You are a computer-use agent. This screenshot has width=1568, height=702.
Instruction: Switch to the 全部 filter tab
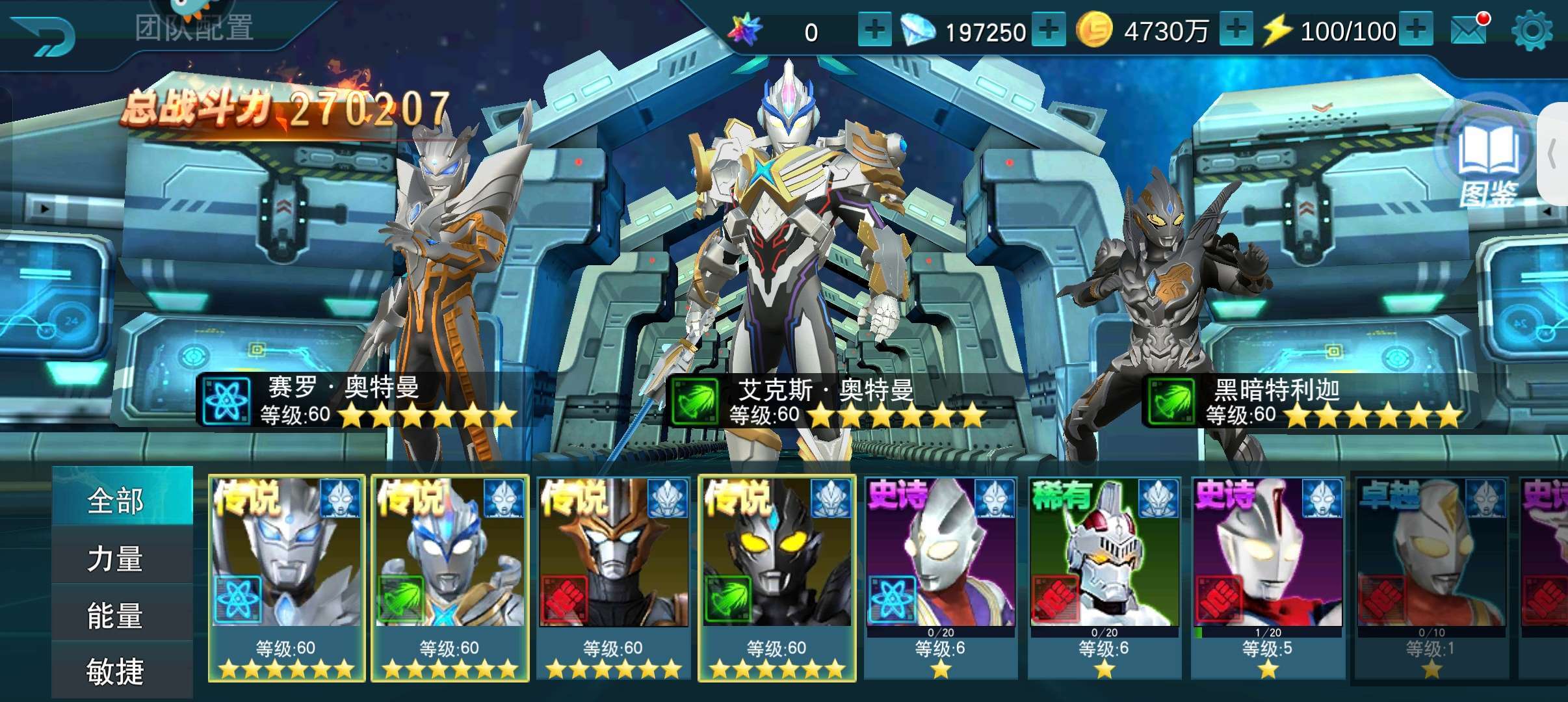(116, 500)
